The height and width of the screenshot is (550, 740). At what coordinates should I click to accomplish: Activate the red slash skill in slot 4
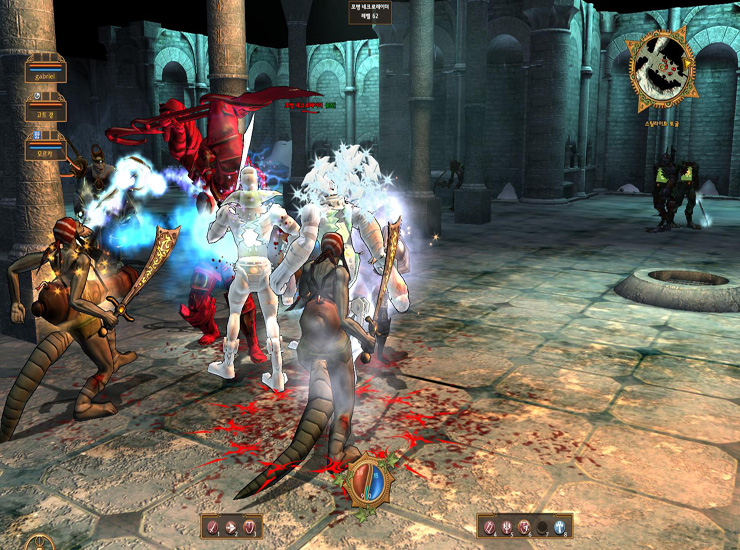490,526
